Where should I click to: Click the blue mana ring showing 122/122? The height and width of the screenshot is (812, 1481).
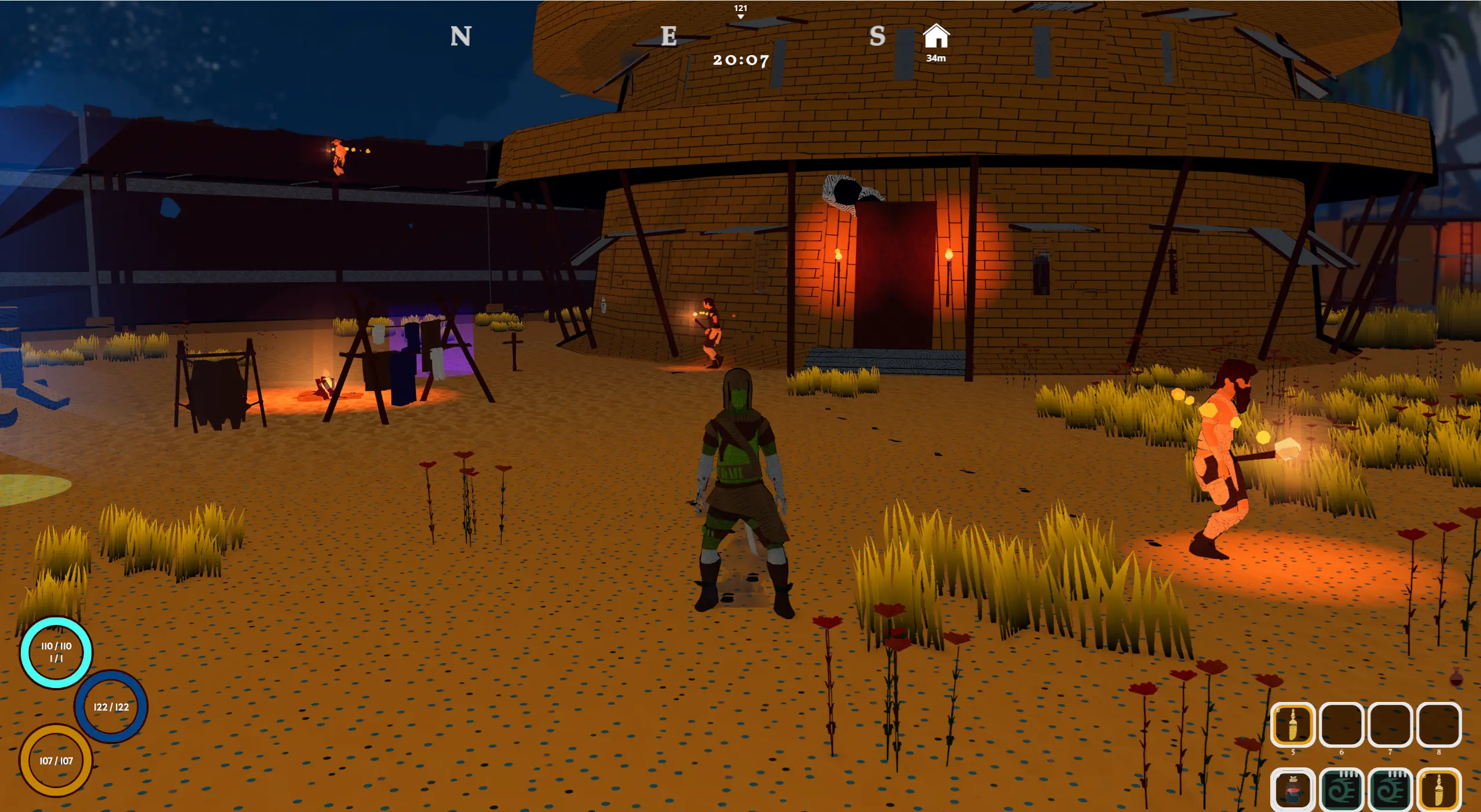click(x=111, y=707)
